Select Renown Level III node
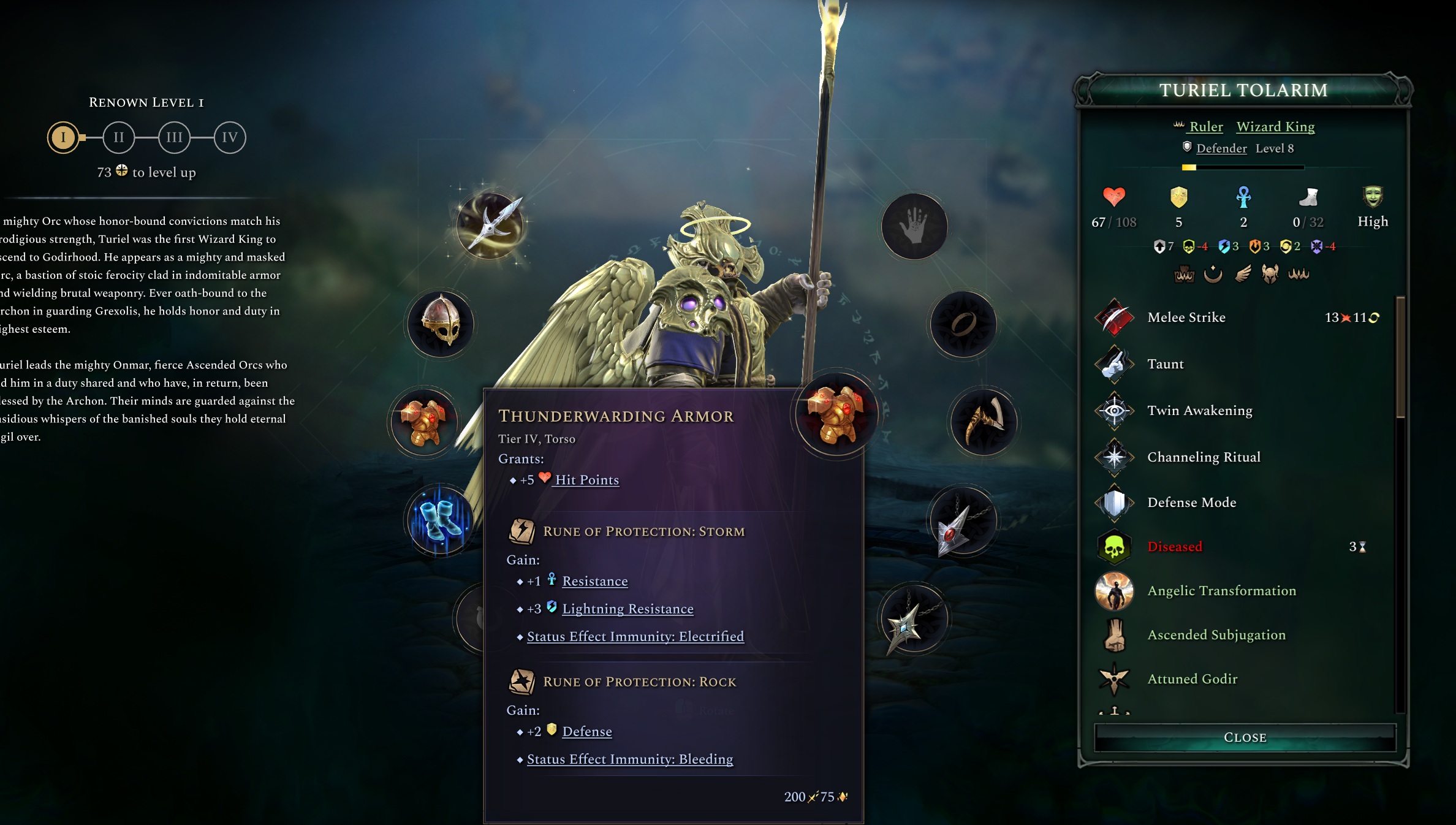The width and height of the screenshot is (1456, 825). pyautogui.click(x=174, y=137)
